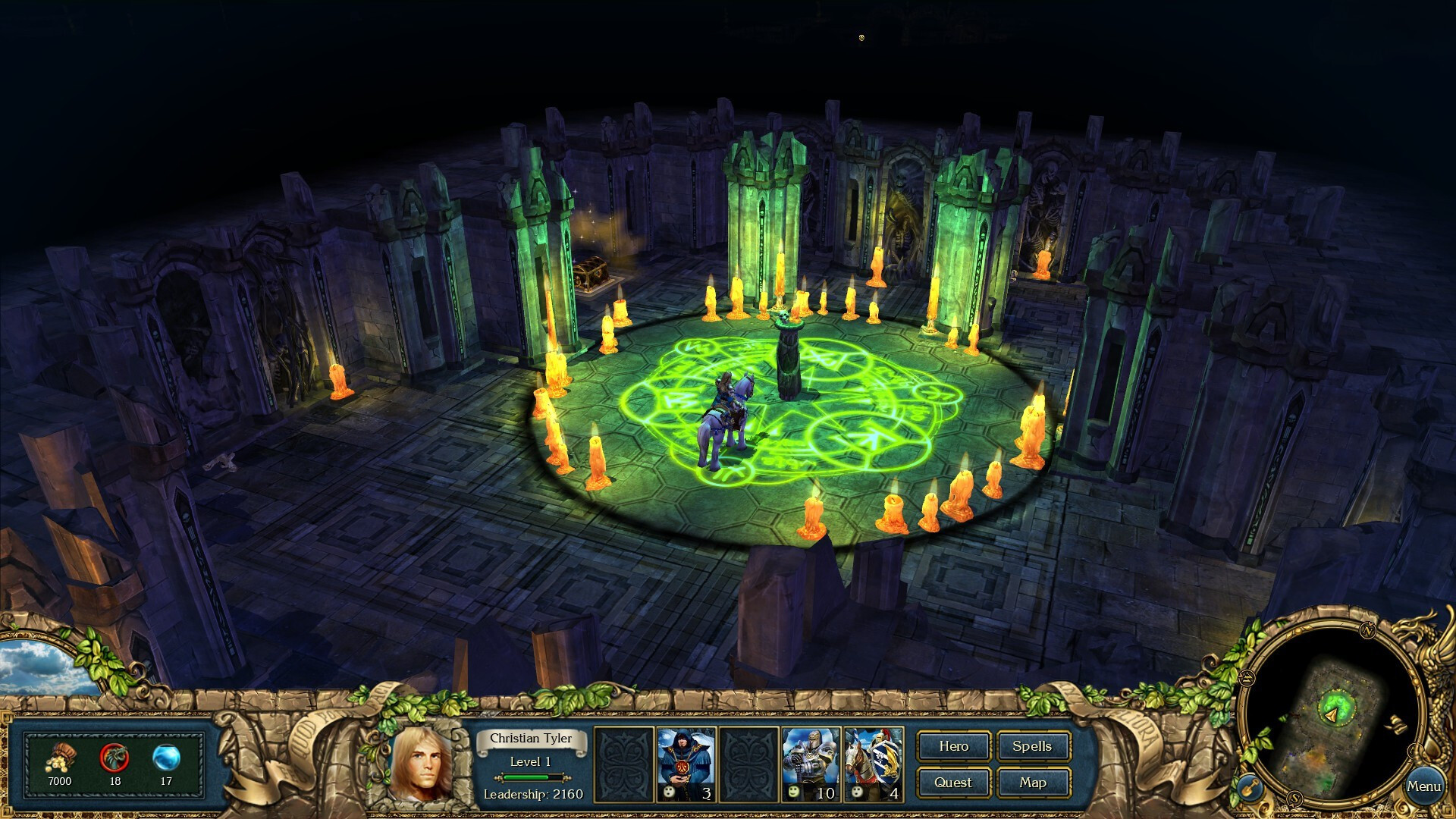The width and height of the screenshot is (1456, 819).
Task: Click the gold pouch resource icon
Action: [60, 758]
